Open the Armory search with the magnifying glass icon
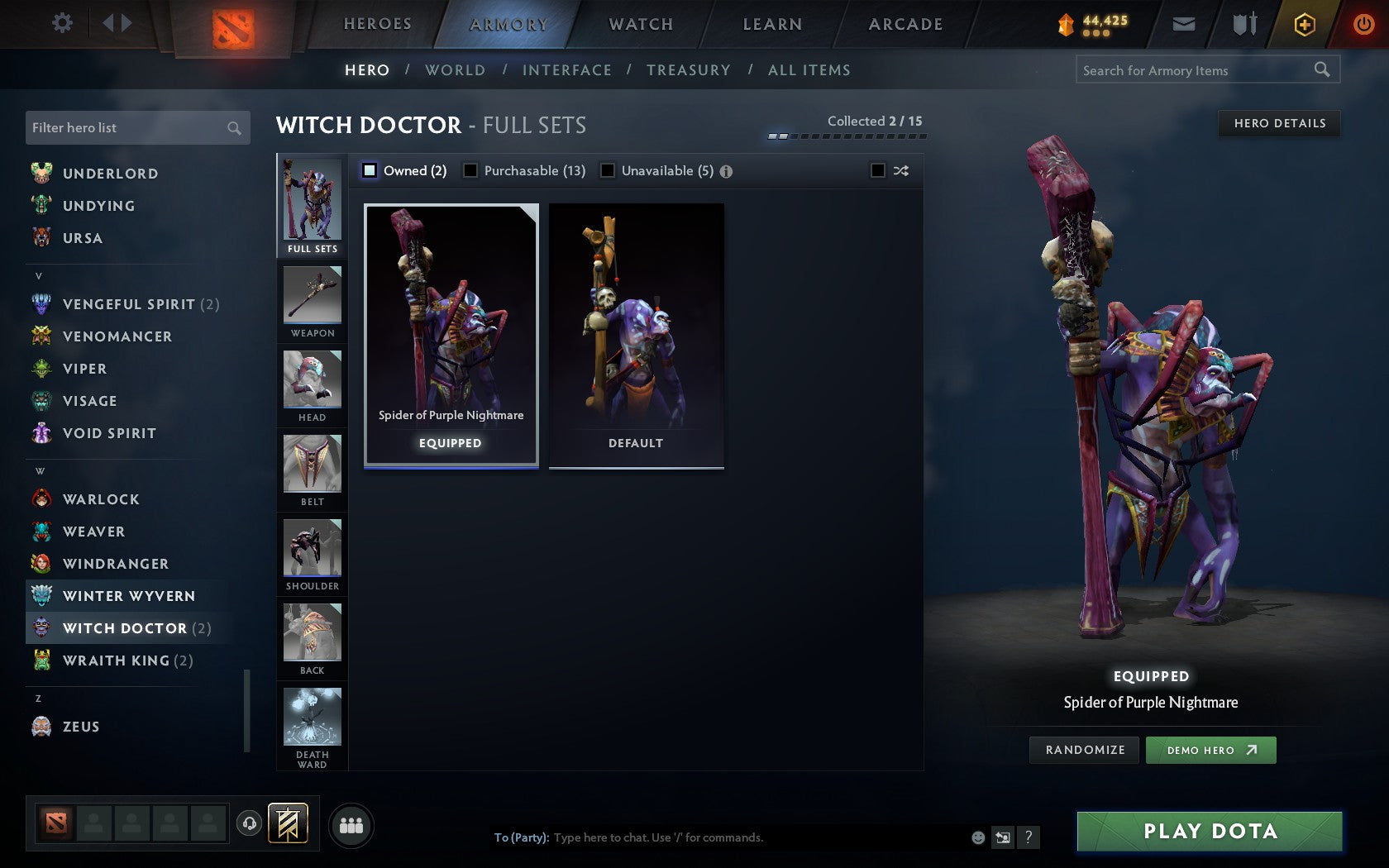The image size is (1389, 868). pyautogui.click(x=1320, y=70)
